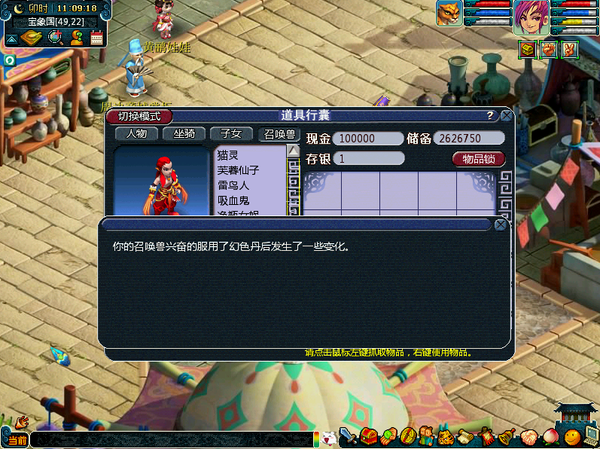Open the 坐骑 mount tab

184,134
